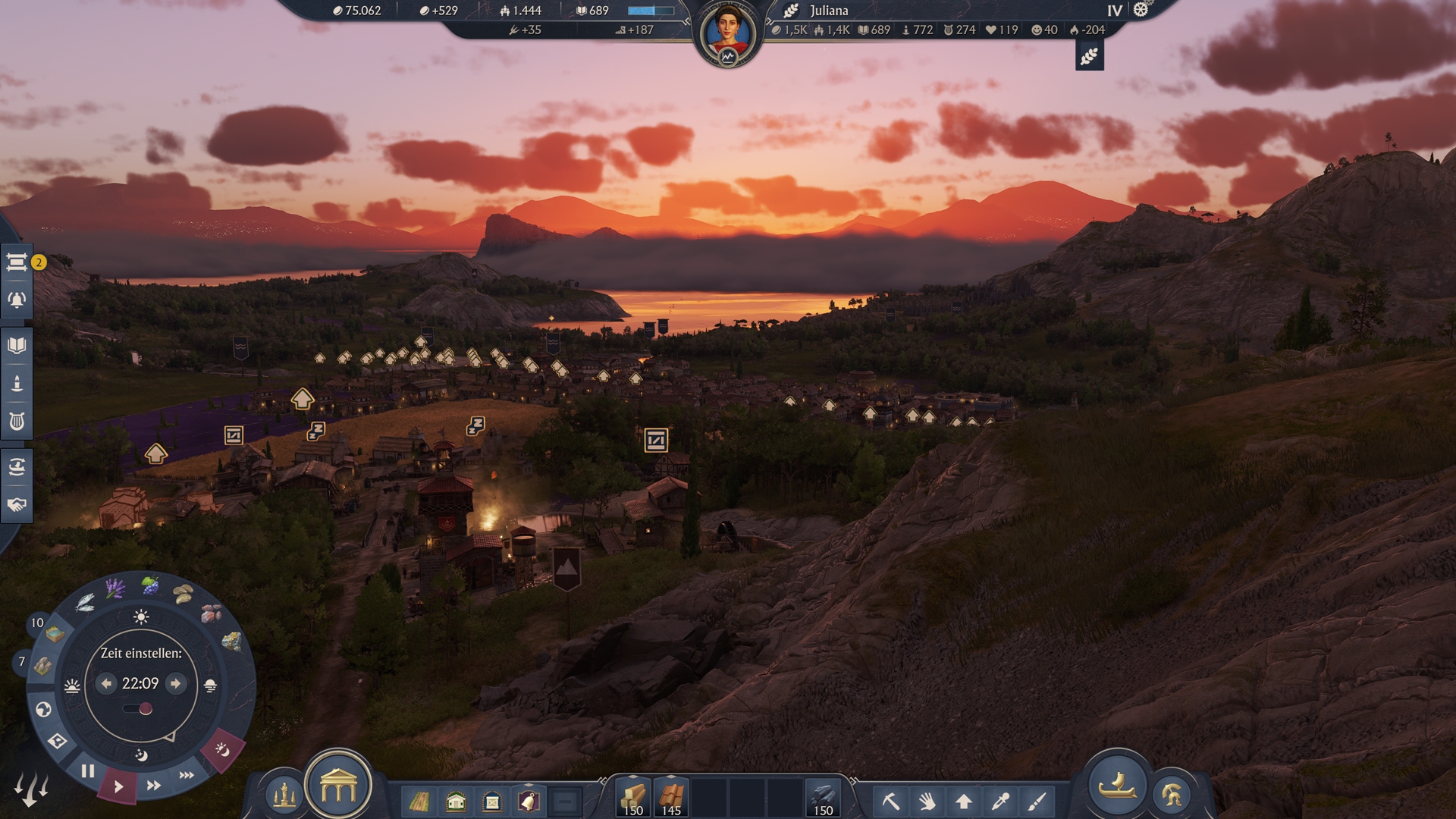Move time back with the left arrow
The image size is (1456, 819).
(x=106, y=683)
